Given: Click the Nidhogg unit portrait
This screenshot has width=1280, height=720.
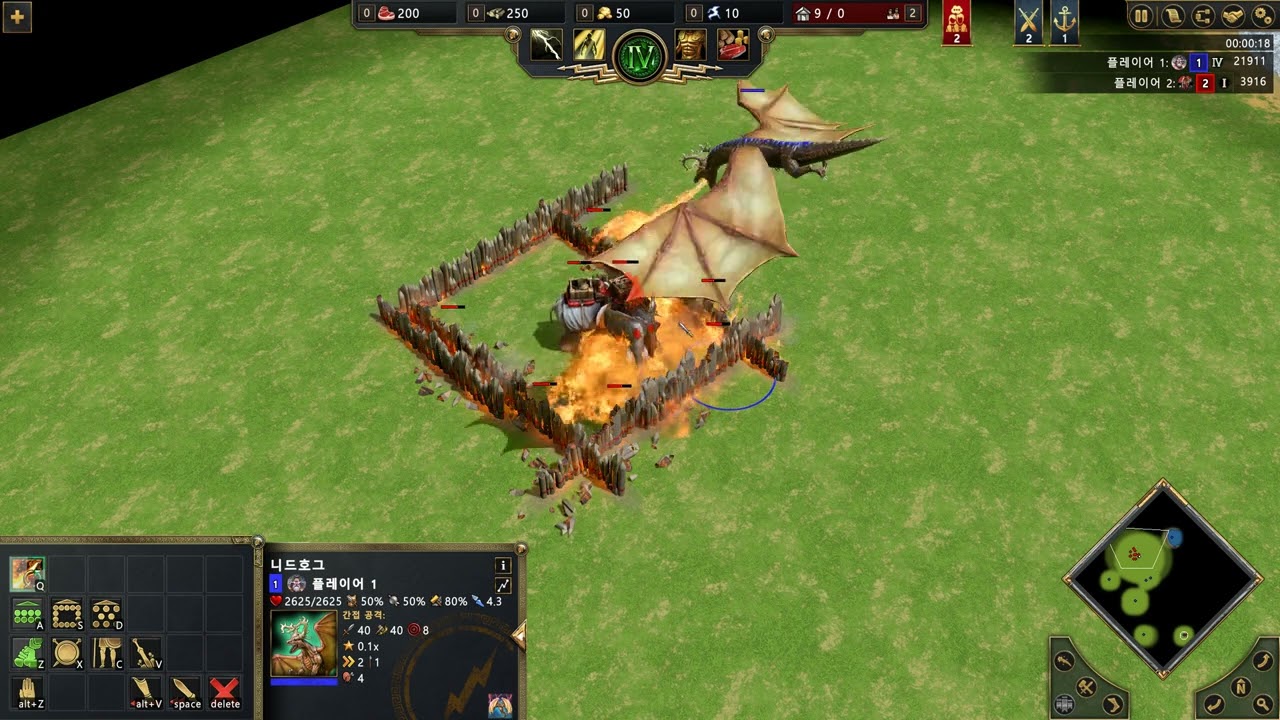Looking at the screenshot, I should point(304,643).
